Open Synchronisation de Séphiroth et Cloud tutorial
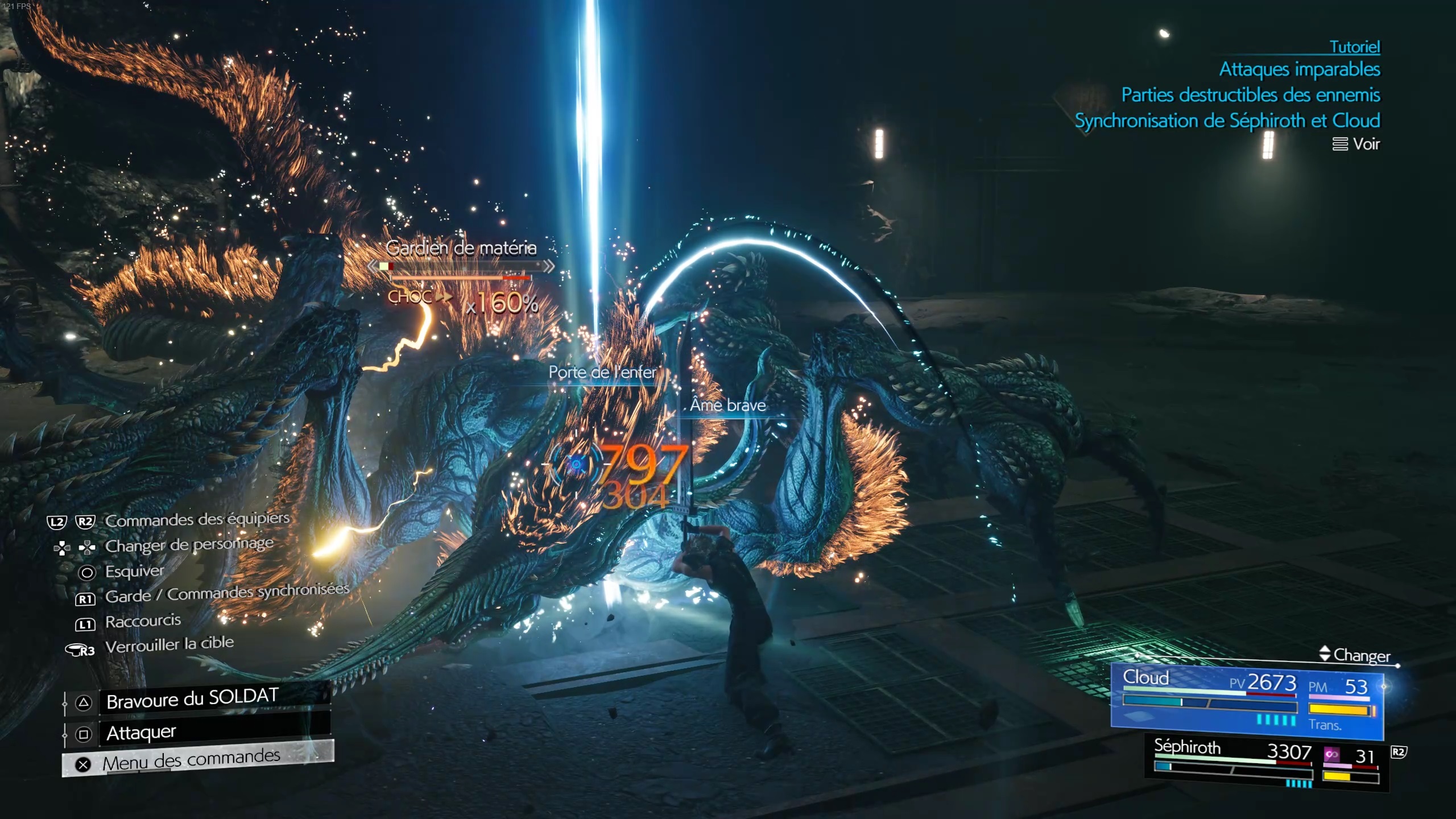1456x819 pixels. (1227, 121)
